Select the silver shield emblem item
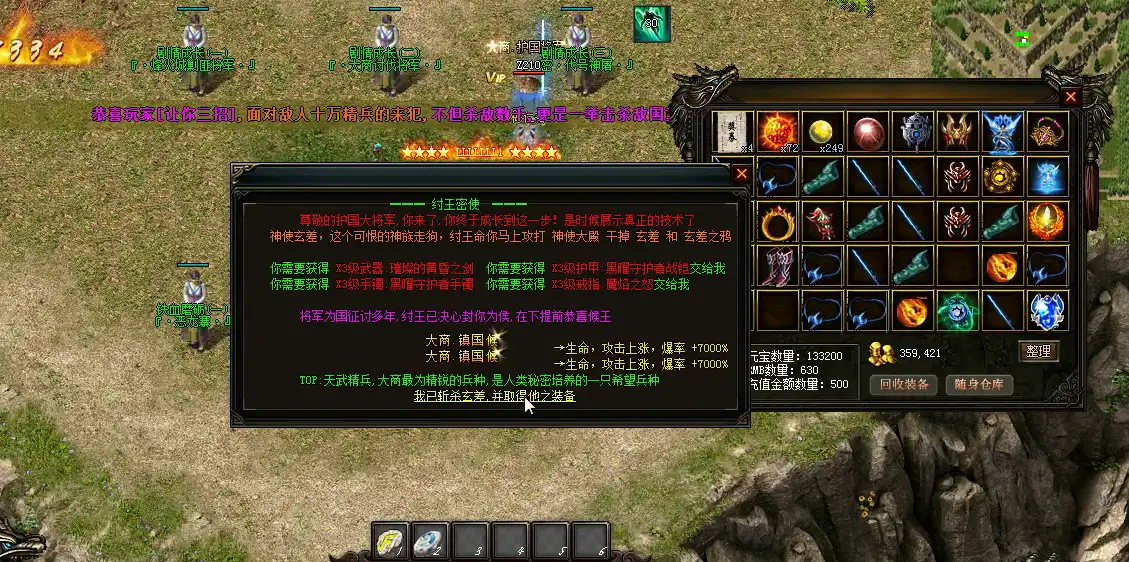 tap(913, 132)
